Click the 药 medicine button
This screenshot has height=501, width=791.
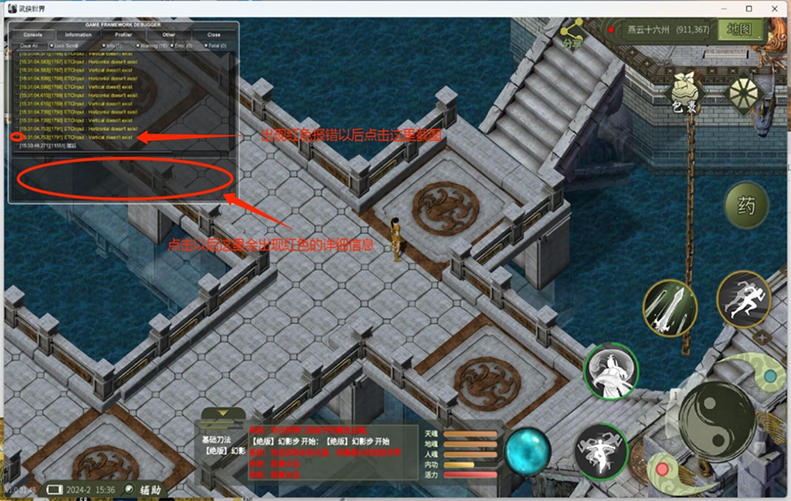[745, 207]
